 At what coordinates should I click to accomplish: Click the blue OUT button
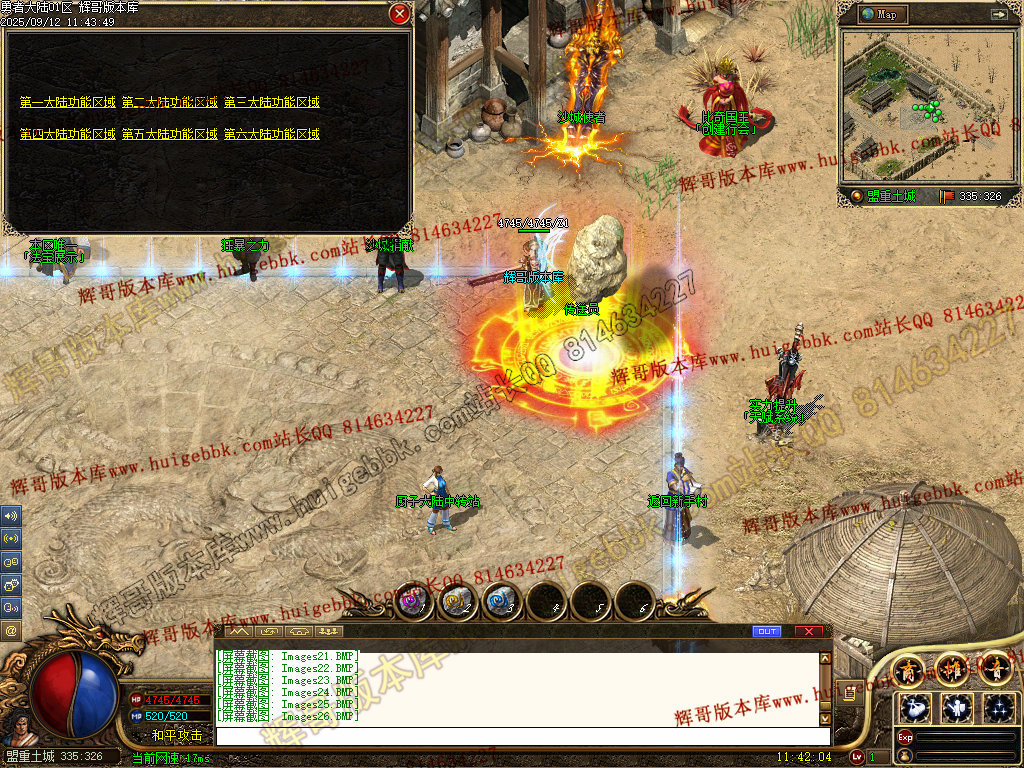[x=767, y=632]
